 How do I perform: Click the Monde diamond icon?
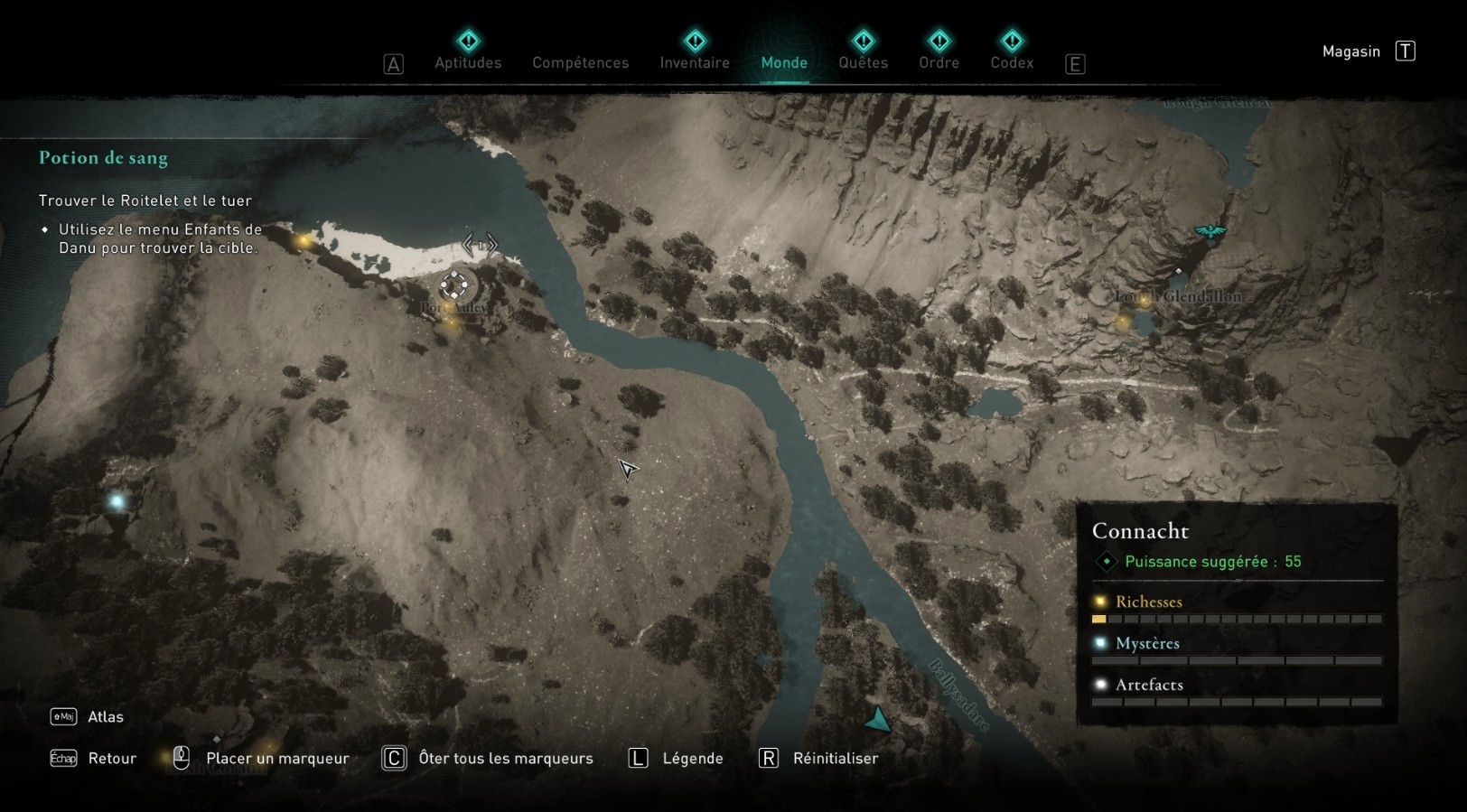[x=784, y=40]
